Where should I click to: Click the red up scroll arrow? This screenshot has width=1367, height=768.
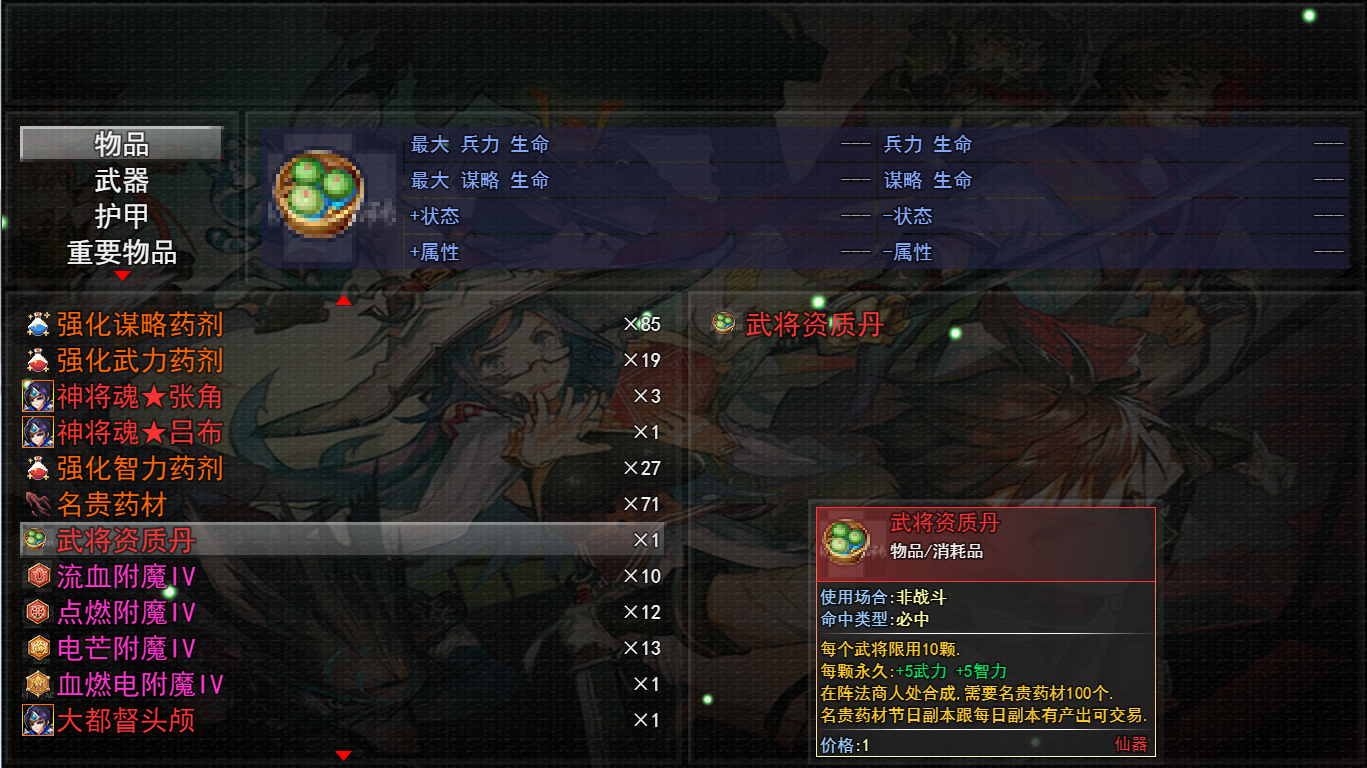tap(344, 299)
